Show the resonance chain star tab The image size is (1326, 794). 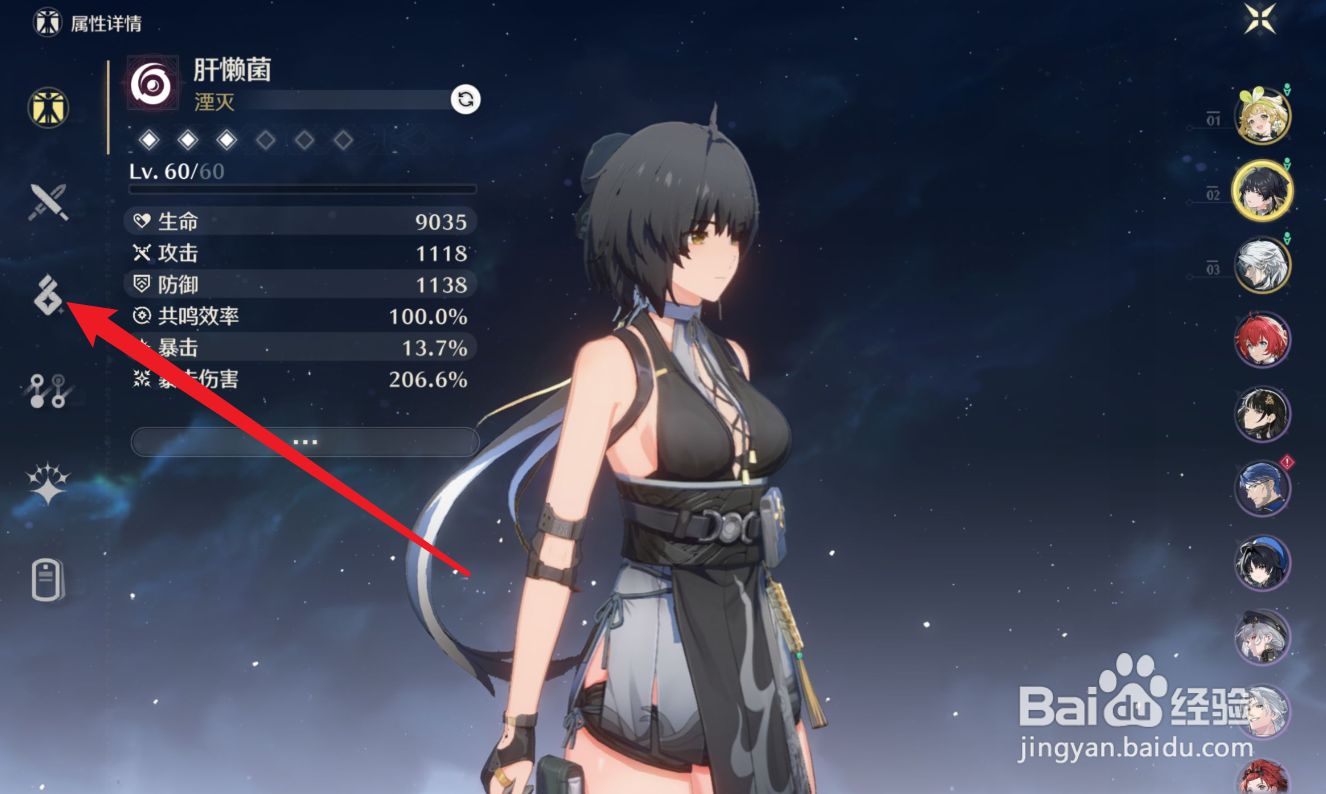(48, 485)
